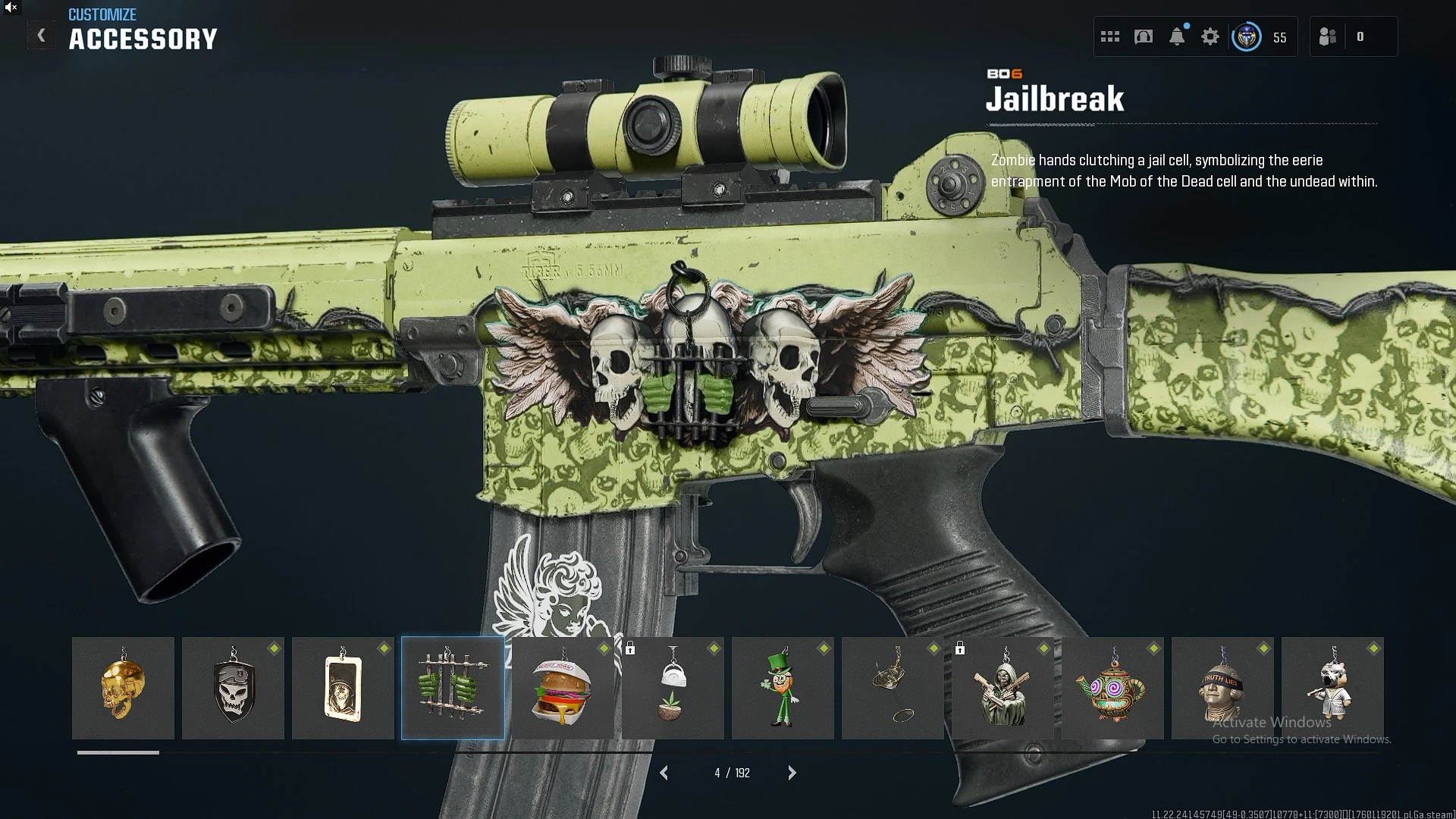The image size is (1456, 819).
Task: Select the locked grim reaper charm
Action: [x=1003, y=688]
